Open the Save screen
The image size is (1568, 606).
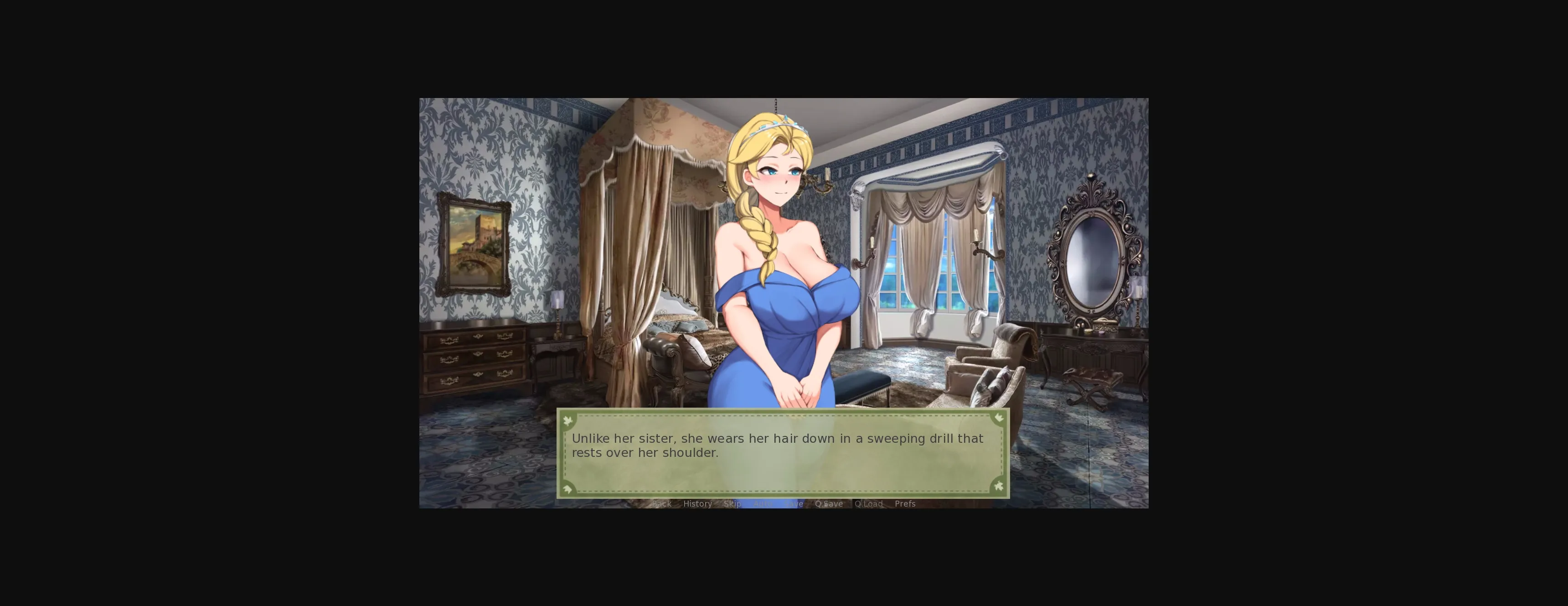pos(794,504)
